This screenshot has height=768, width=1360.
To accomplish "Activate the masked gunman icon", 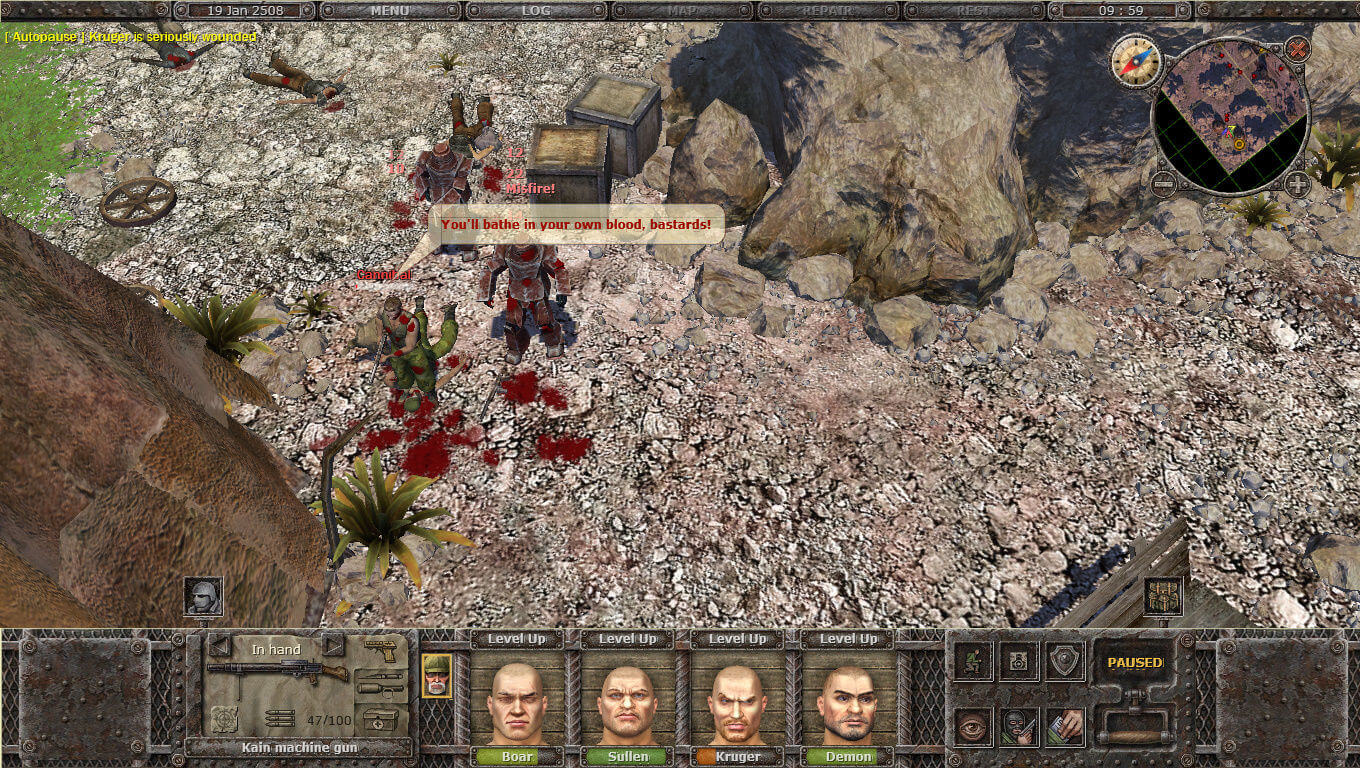I will pos(1020,726).
